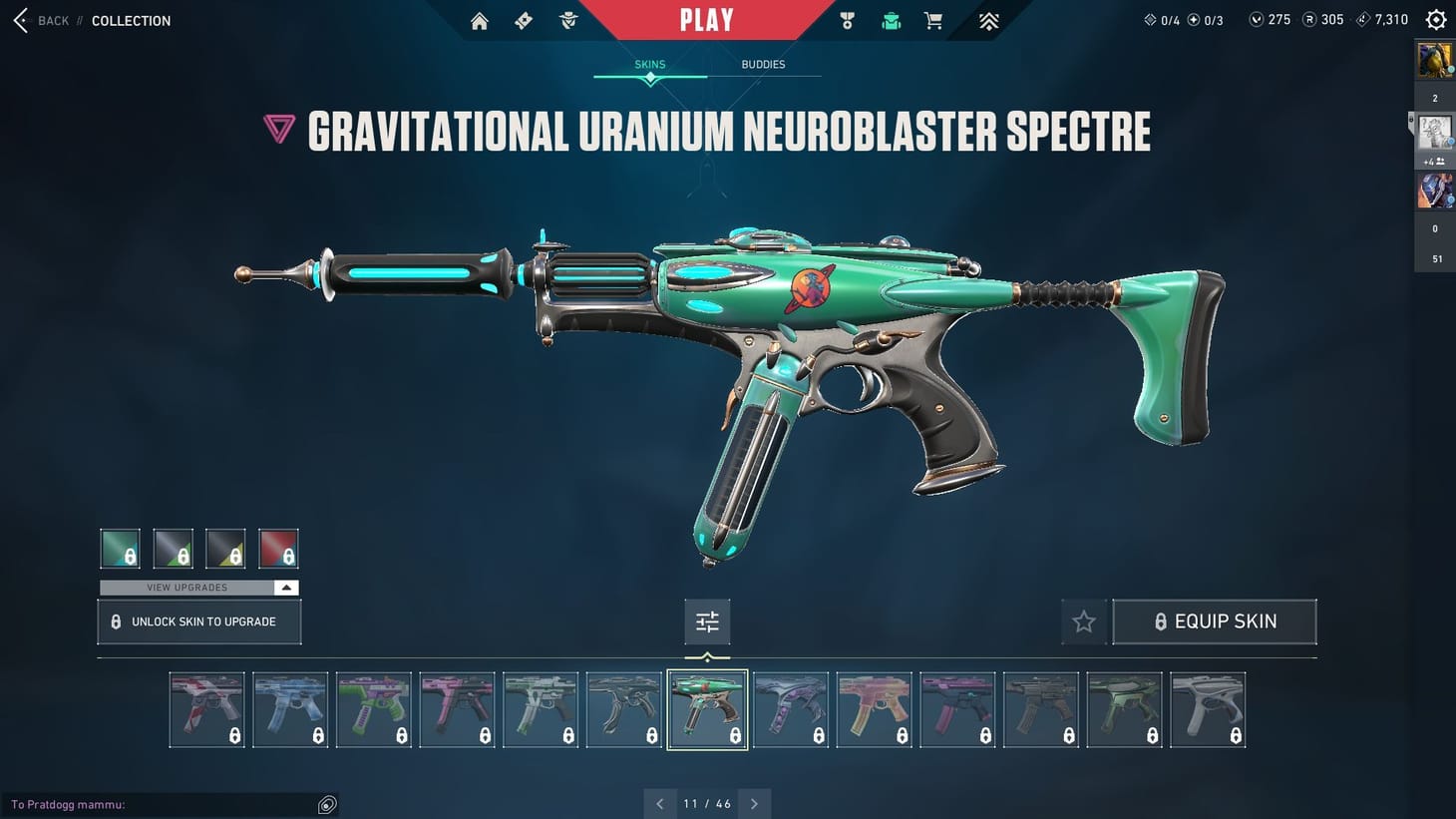Open the skin filter options button
The height and width of the screenshot is (819, 1456).
click(707, 621)
